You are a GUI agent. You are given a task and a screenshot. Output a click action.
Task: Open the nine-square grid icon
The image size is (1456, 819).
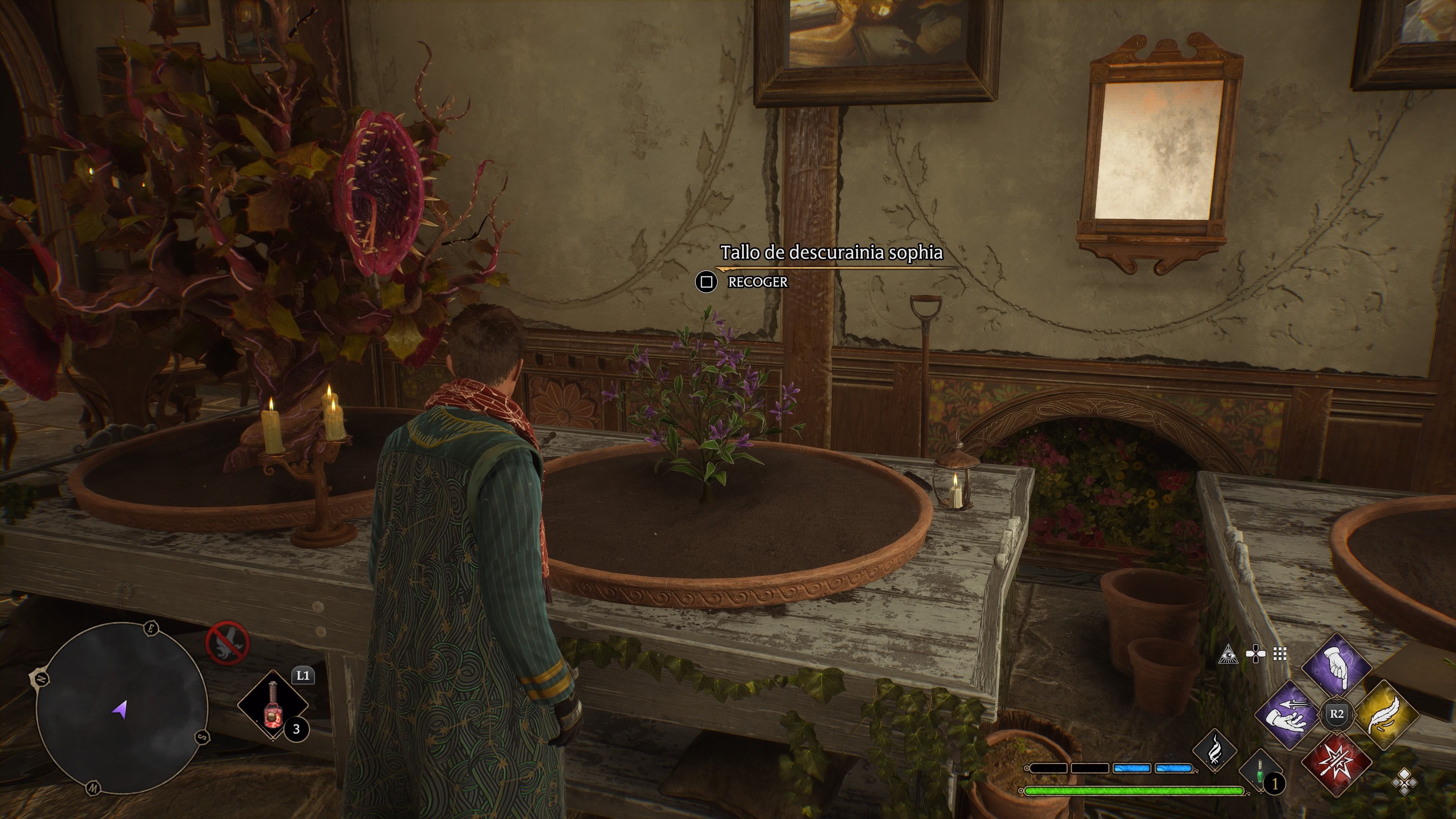point(1280,654)
